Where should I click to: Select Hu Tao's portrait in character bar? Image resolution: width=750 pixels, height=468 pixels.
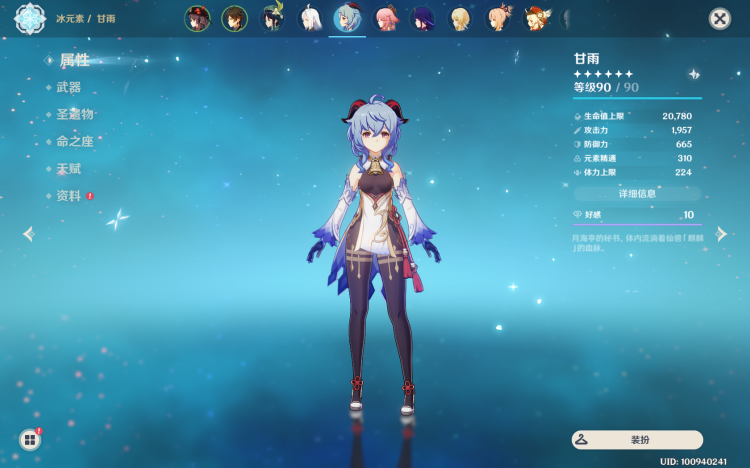click(x=197, y=19)
